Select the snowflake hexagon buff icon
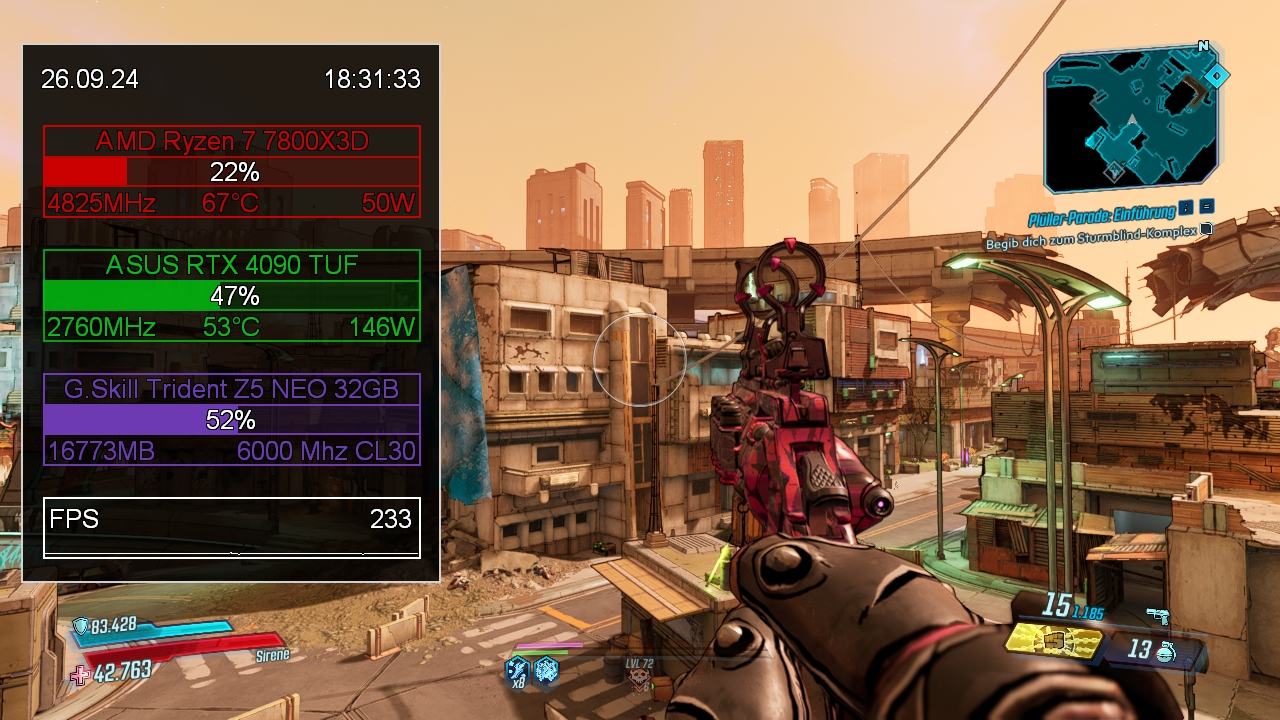Image resolution: width=1280 pixels, height=720 pixels. [546, 669]
